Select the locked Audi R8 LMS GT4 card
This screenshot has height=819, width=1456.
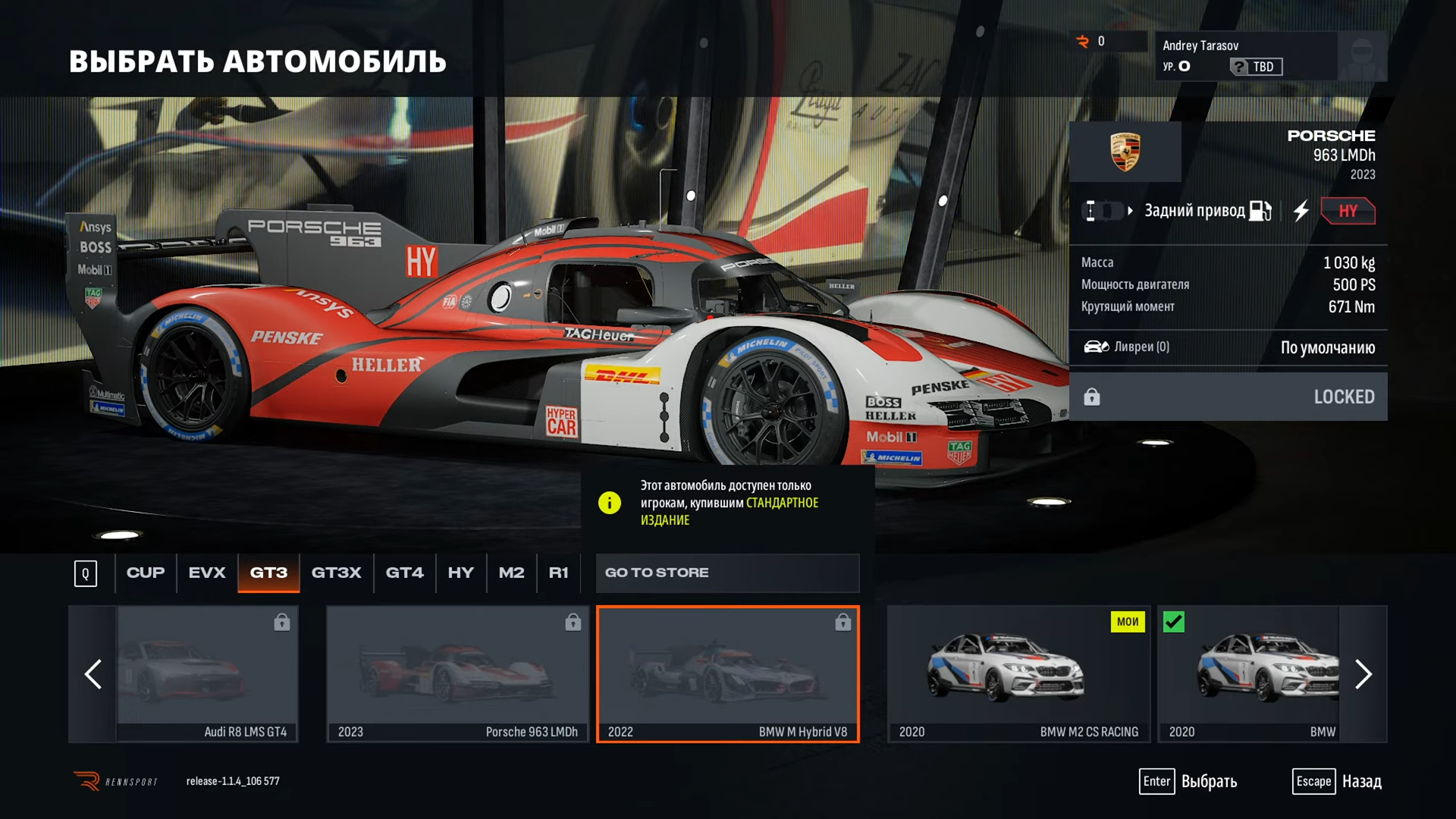pyautogui.click(x=207, y=673)
